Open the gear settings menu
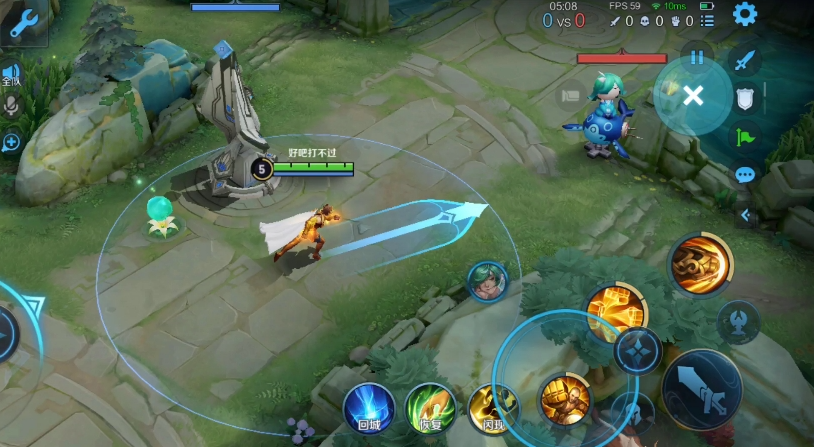This screenshot has width=814, height=447. point(745,14)
